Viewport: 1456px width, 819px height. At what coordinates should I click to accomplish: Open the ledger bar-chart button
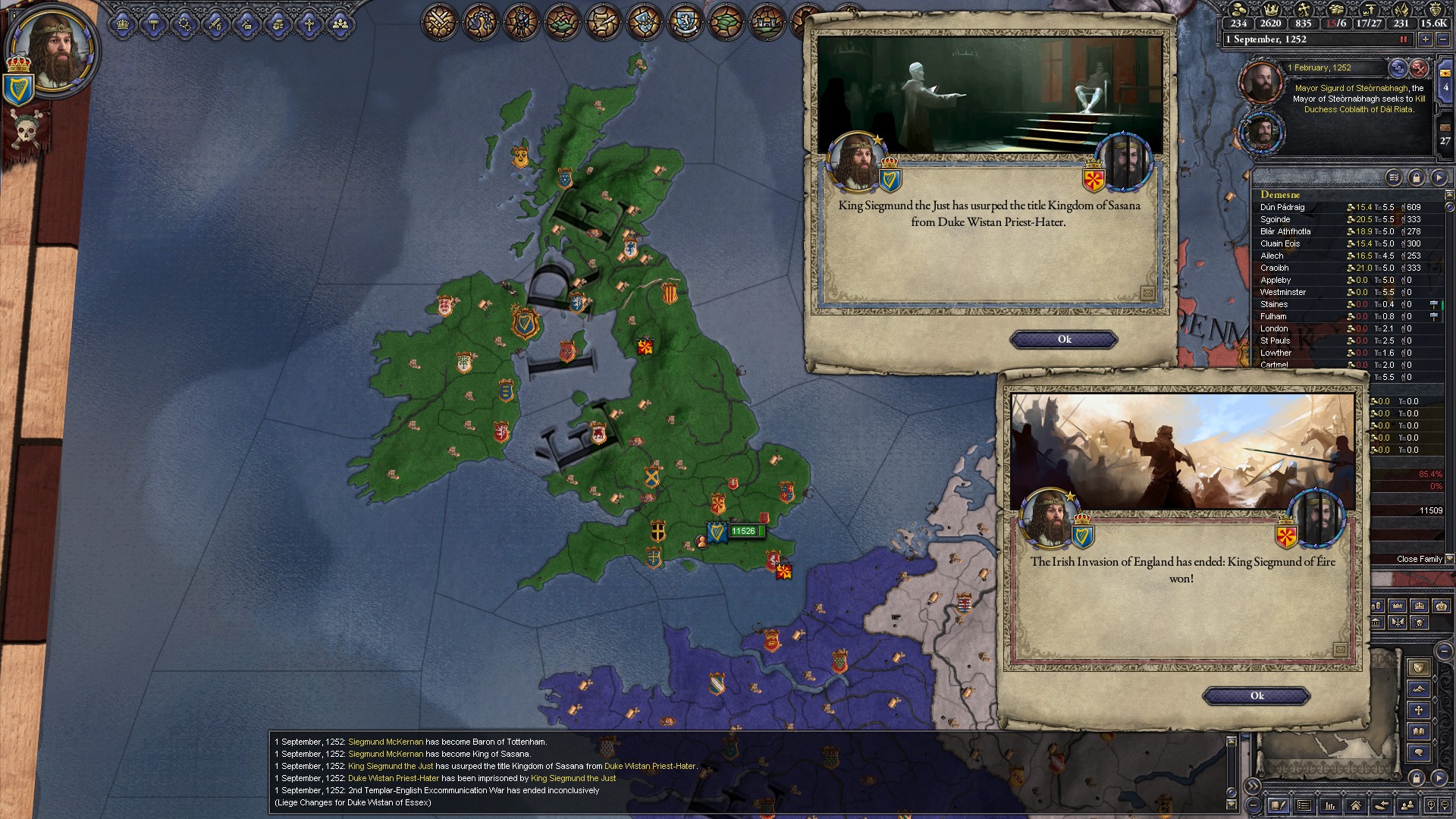pyautogui.click(x=1329, y=805)
